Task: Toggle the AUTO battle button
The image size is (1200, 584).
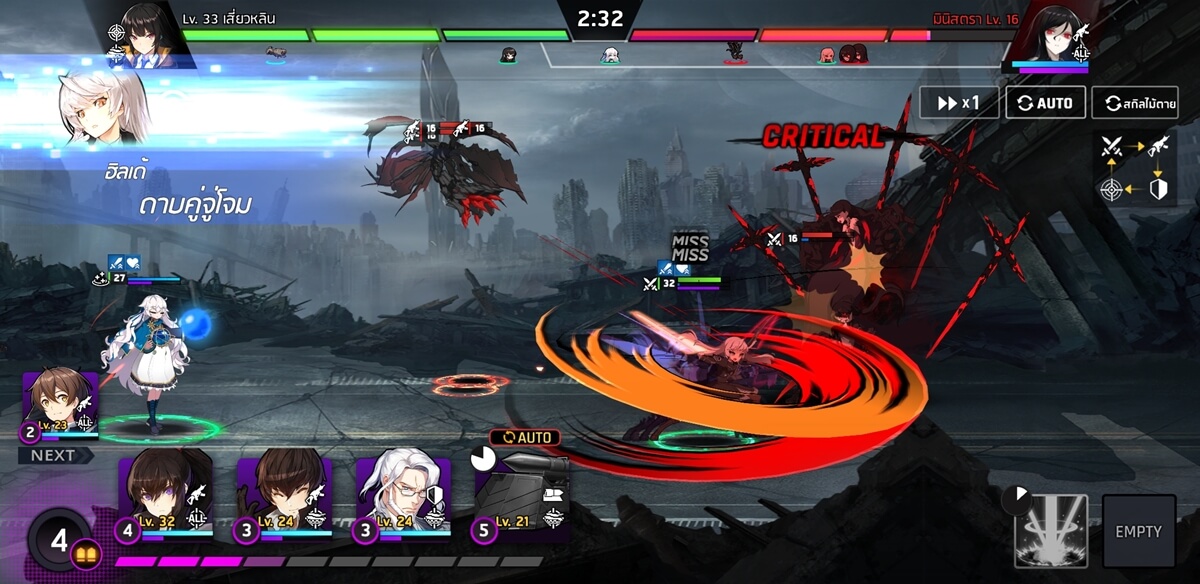Action: (x=1045, y=103)
